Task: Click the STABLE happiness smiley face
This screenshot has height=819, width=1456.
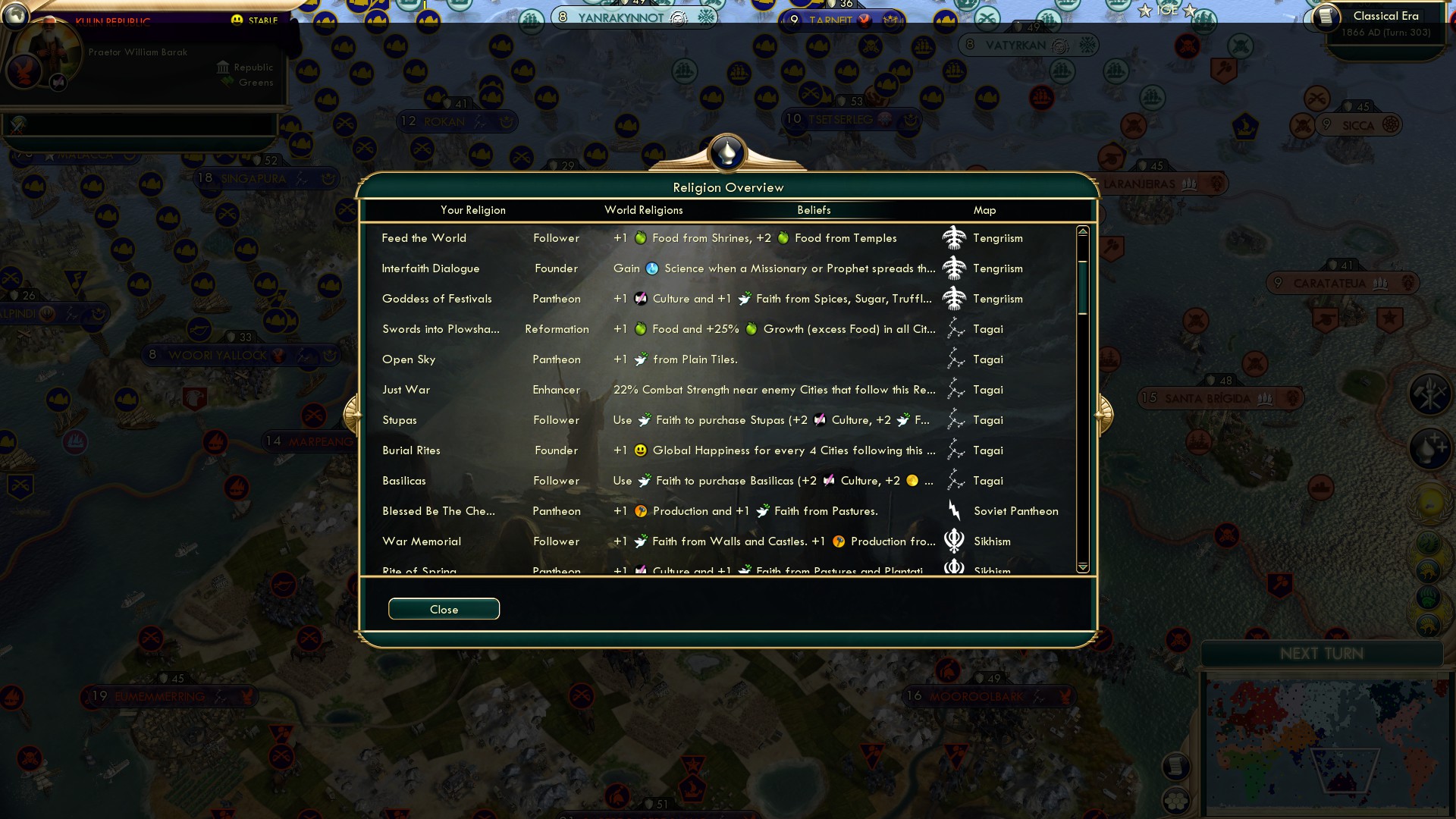Action: pyautogui.click(x=236, y=20)
